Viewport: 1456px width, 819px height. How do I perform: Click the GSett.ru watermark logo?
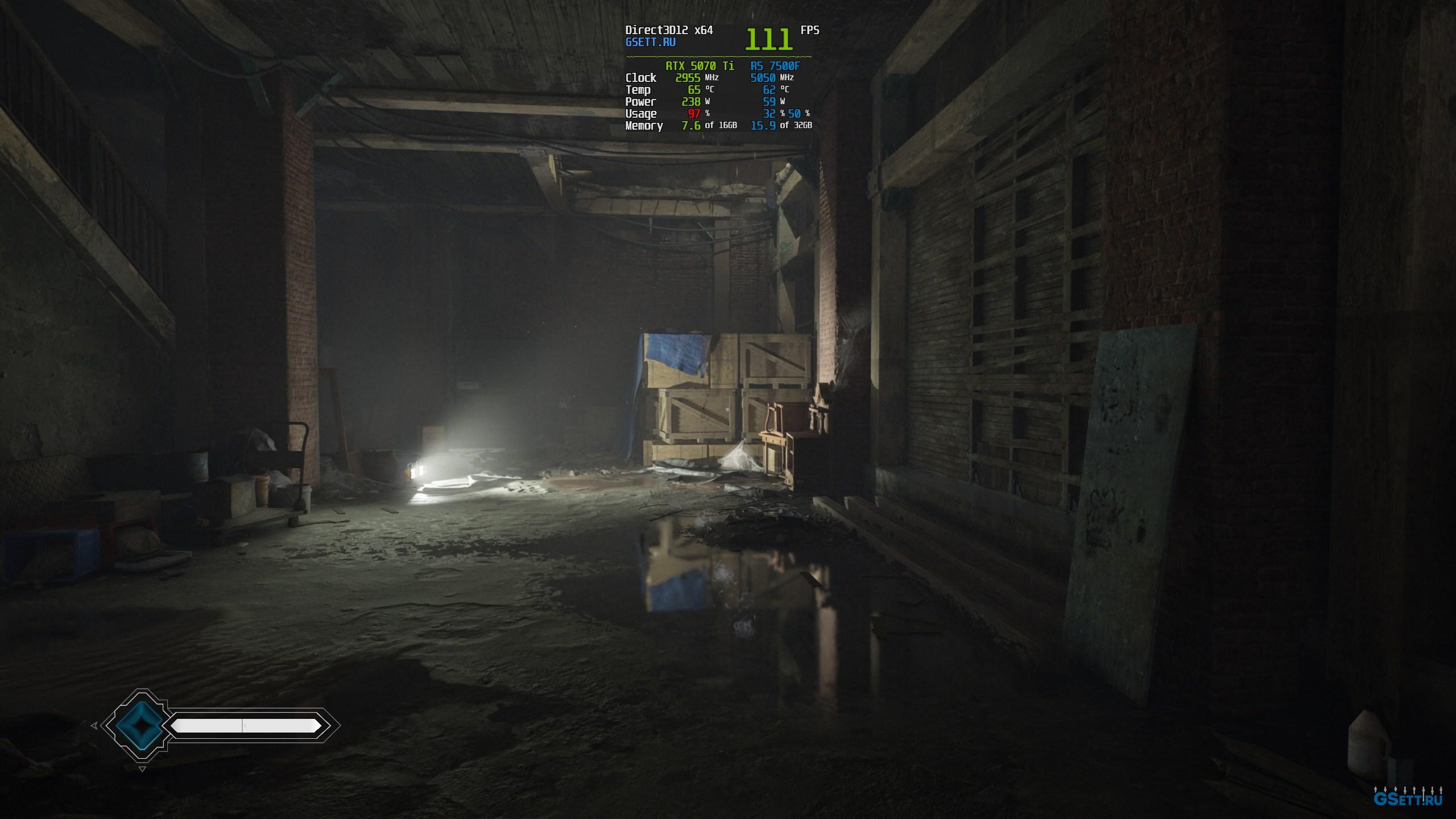[1407, 799]
